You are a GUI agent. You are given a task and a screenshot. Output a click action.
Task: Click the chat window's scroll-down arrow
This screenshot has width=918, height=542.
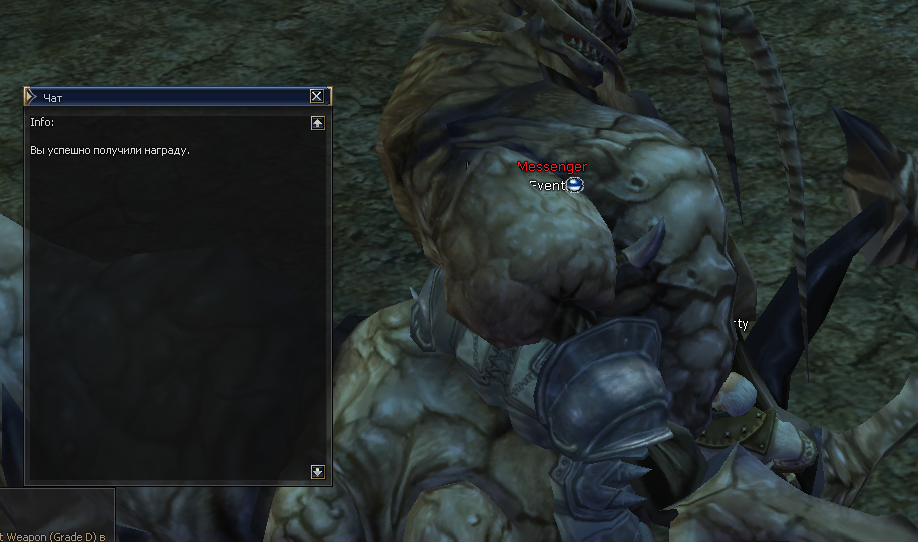(318, 471)
